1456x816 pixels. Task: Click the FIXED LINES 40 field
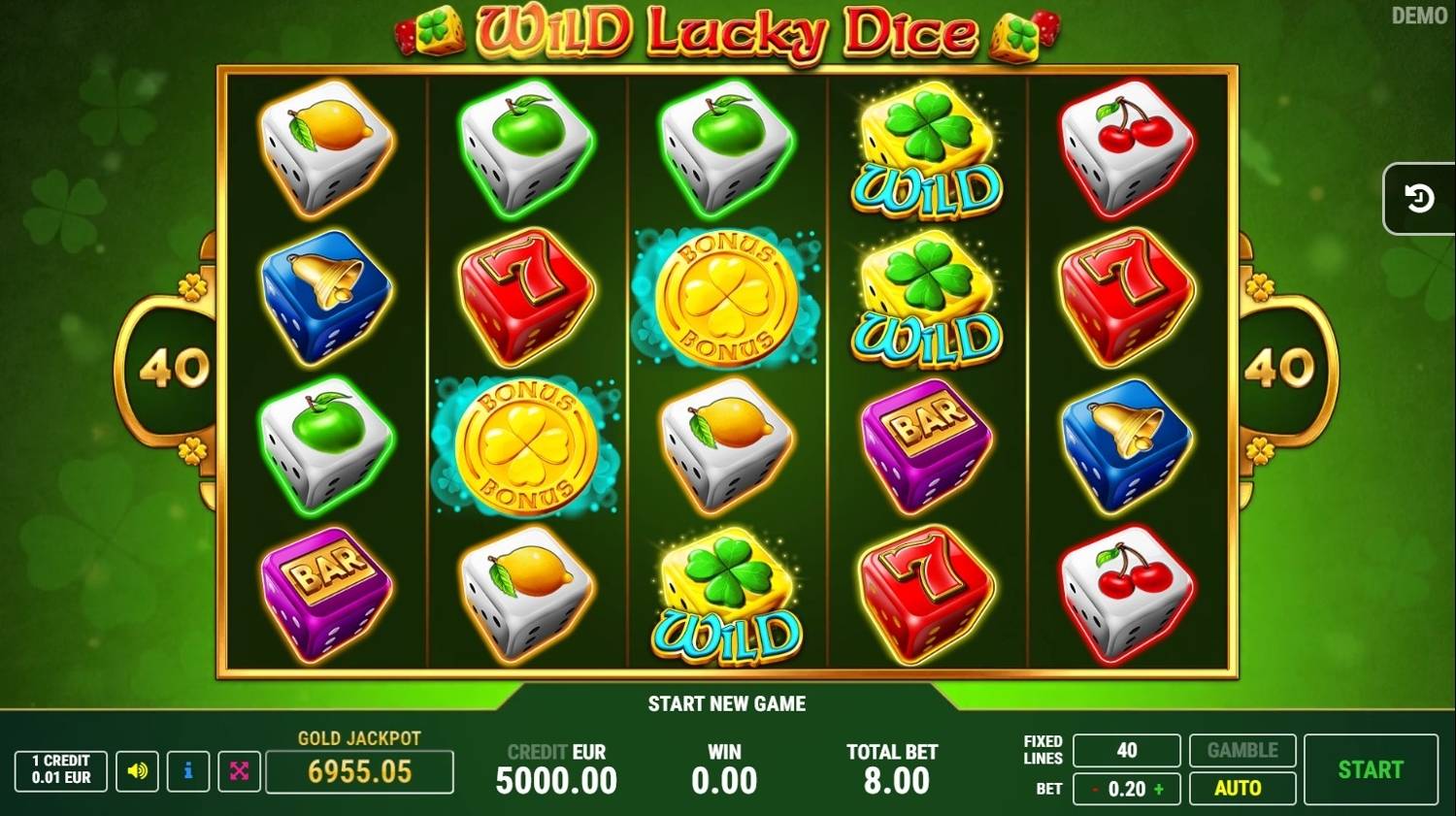coord(1127,750)
